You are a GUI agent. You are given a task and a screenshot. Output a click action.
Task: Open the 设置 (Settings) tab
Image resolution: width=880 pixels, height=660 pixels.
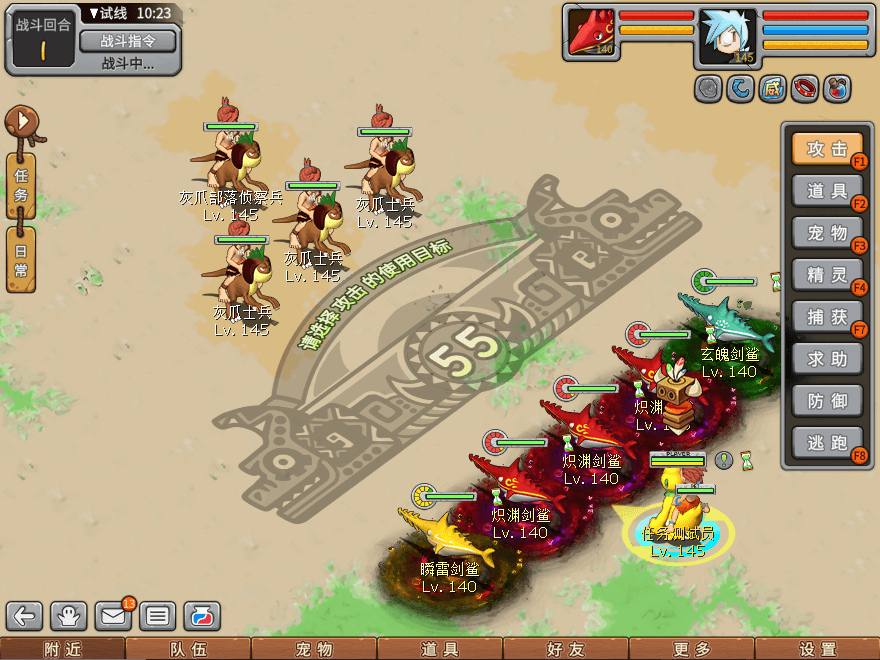point(817,649)
